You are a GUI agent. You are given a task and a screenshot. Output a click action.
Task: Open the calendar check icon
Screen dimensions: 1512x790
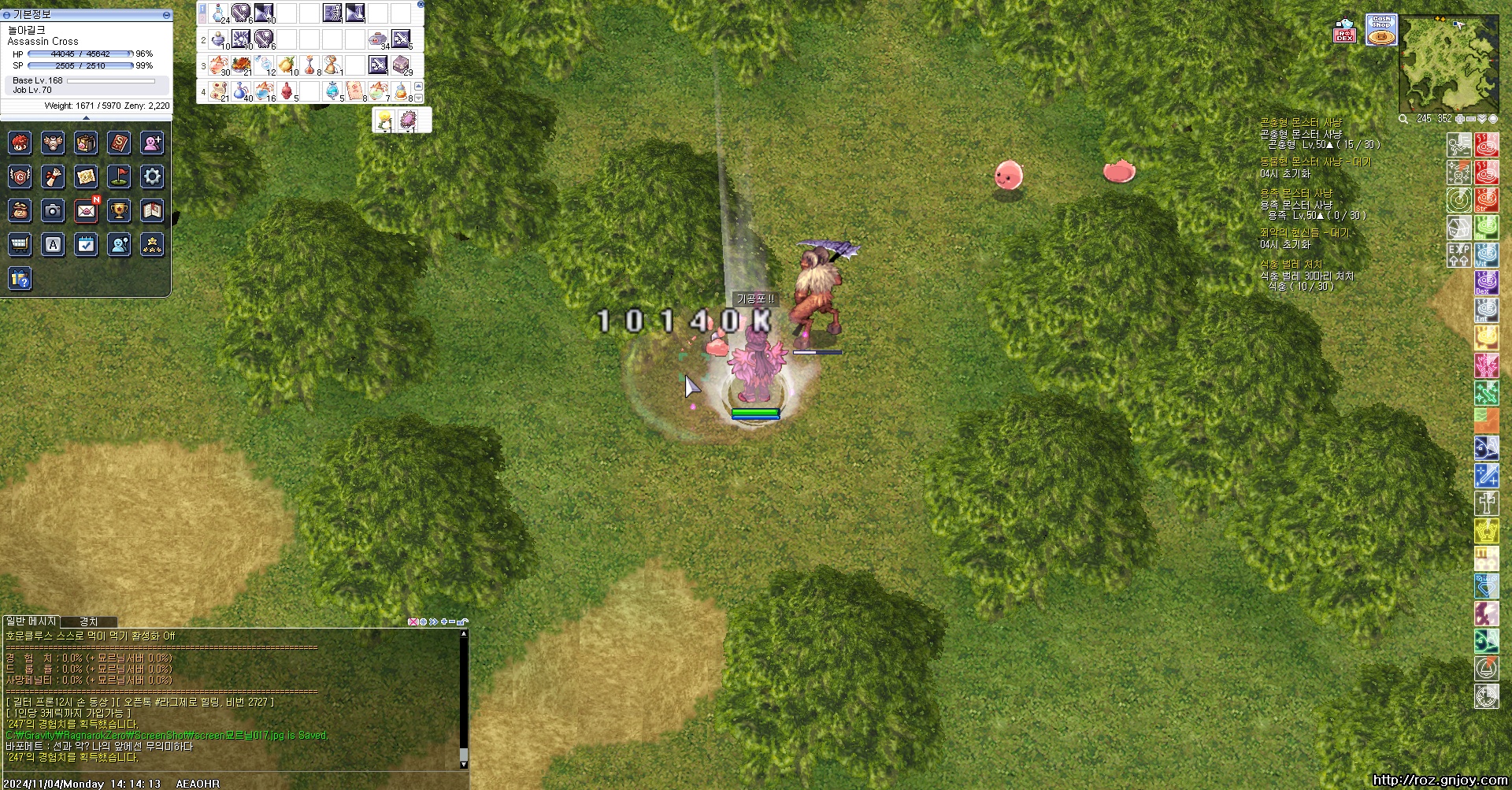pos(87,244)
